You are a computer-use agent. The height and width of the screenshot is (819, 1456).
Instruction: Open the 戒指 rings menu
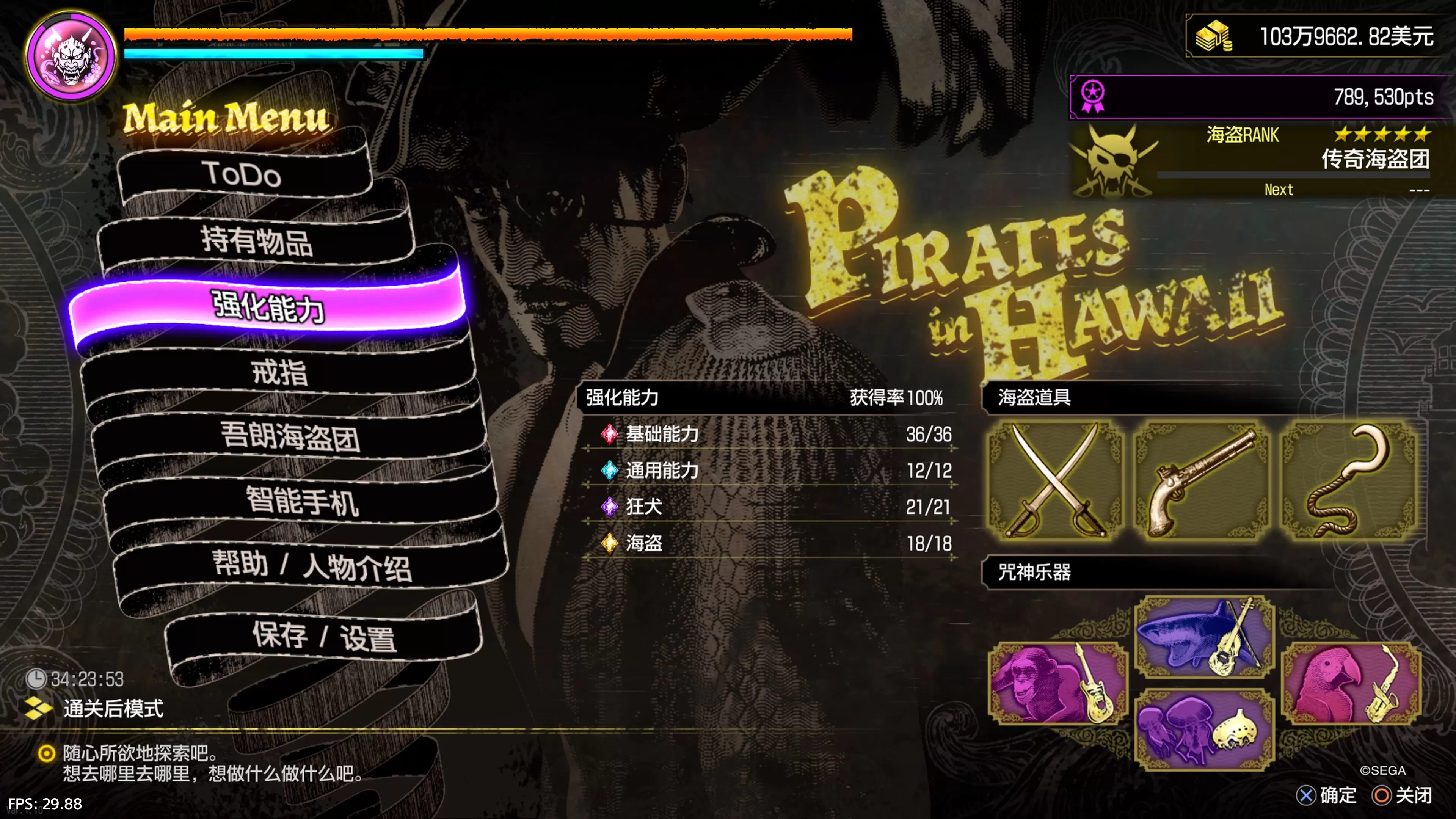tap(279, 372)
